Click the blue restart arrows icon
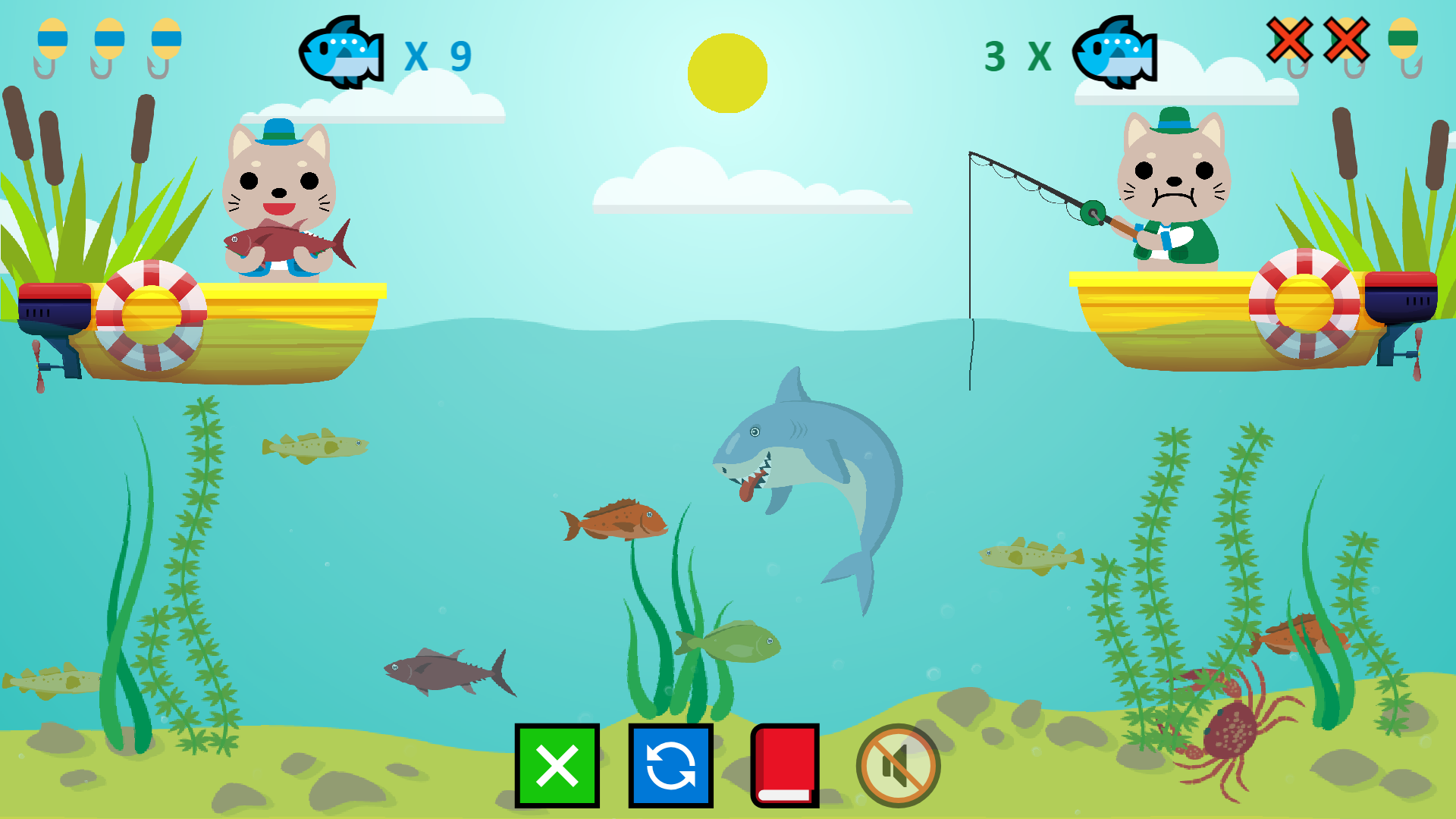This screenshot has height=819, width=1456. click(x=670, y=766)
